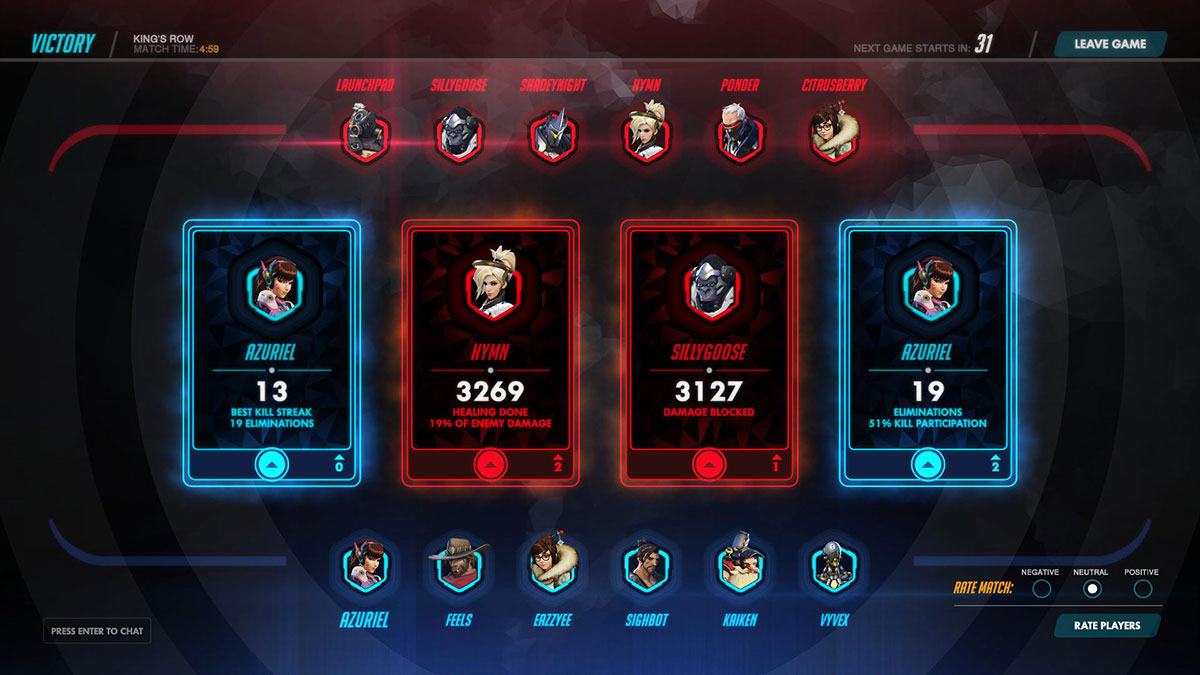Select the Neutral match rating
The image size is (1200, 675).
[x=1092, y=589]
